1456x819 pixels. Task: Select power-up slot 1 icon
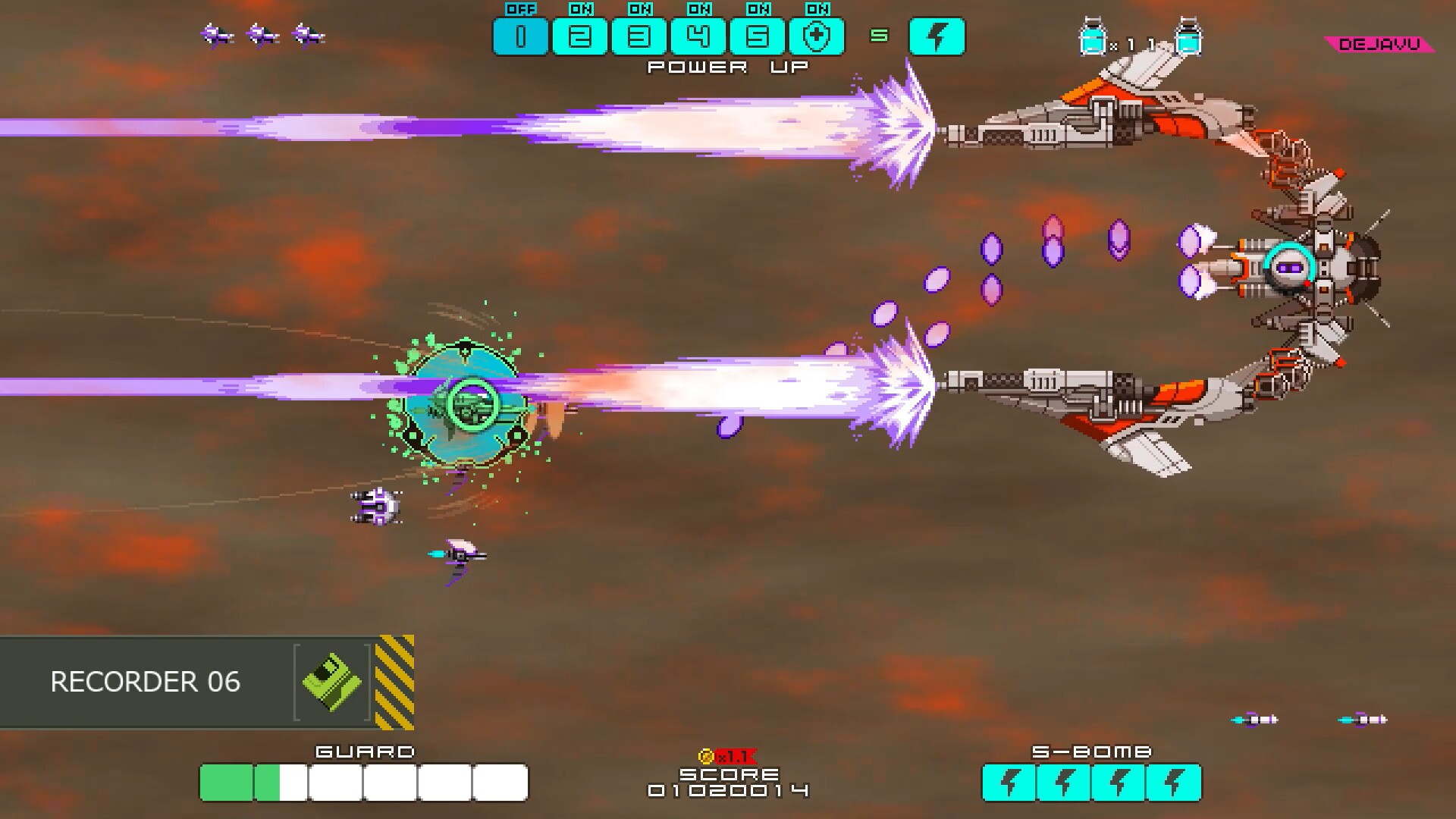(522, 36)
